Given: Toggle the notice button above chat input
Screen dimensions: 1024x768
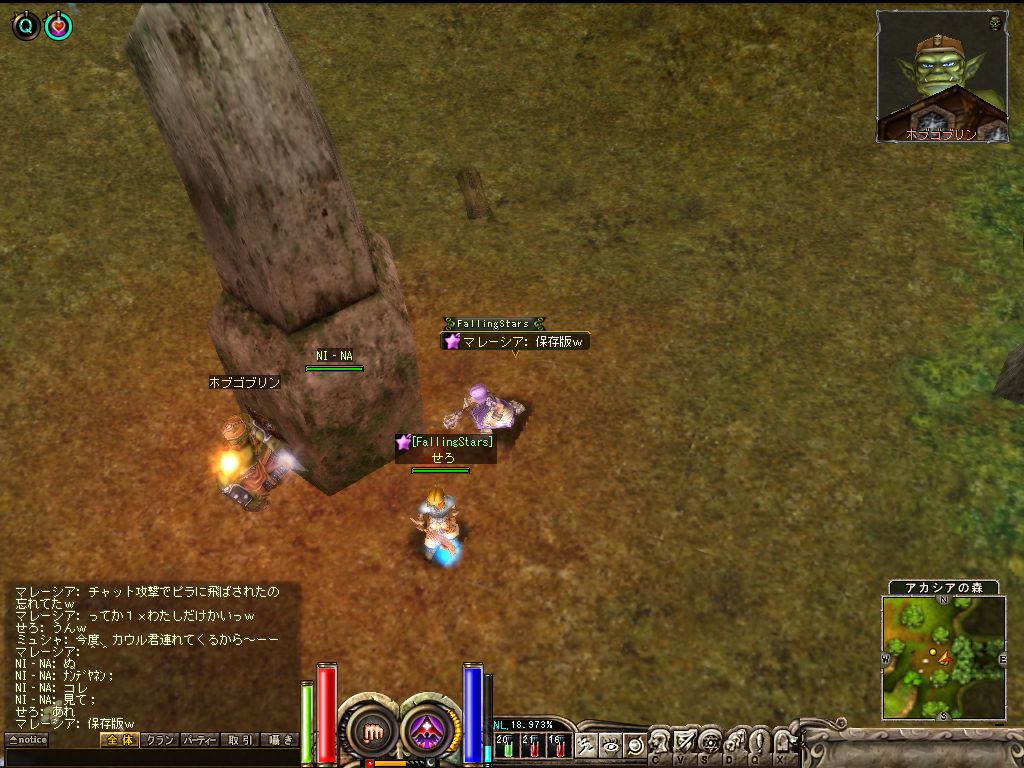Looking at the screenshot, I should (x=27, y=740).
